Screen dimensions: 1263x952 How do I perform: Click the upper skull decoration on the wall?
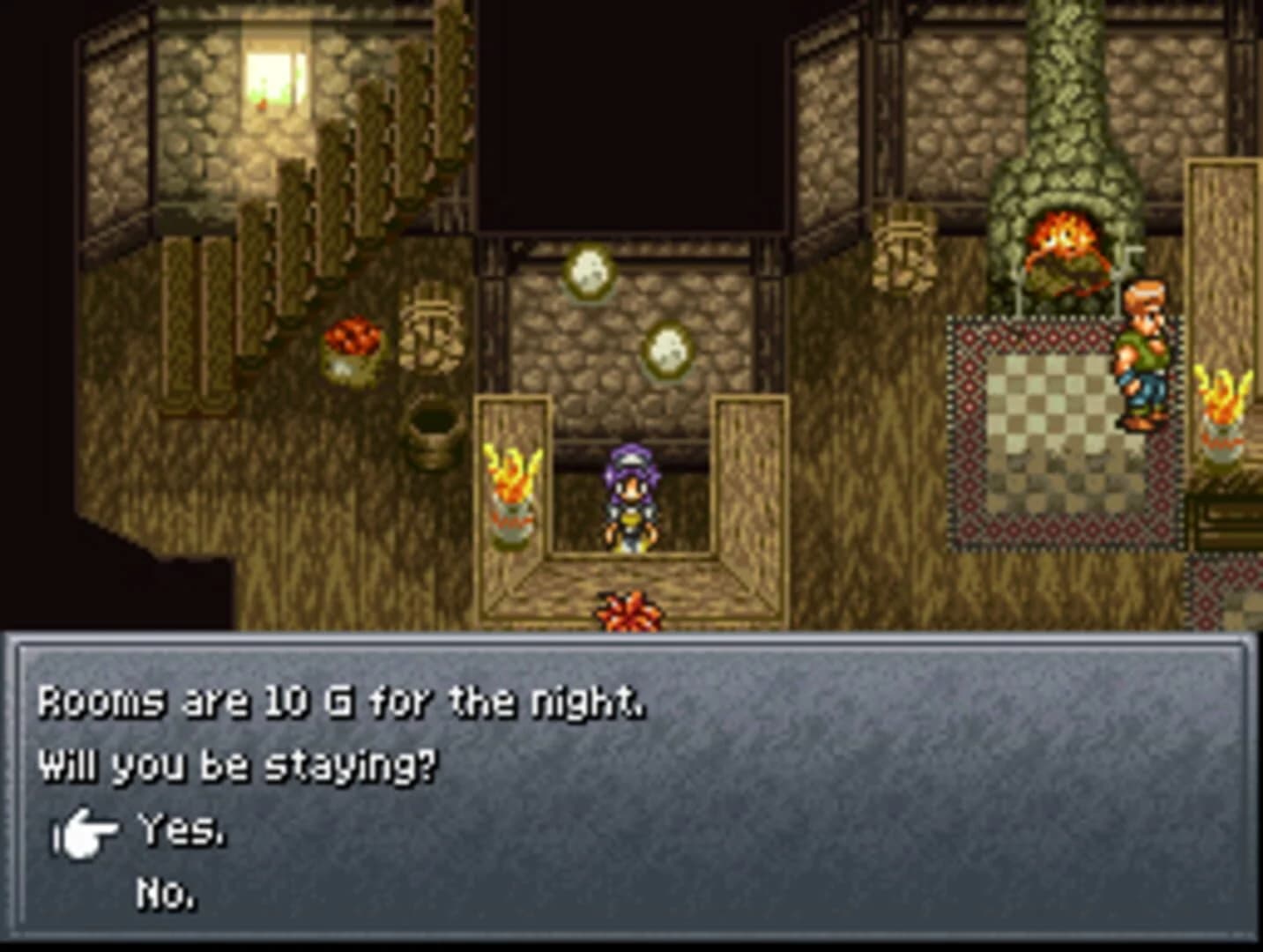coord(589,273)
